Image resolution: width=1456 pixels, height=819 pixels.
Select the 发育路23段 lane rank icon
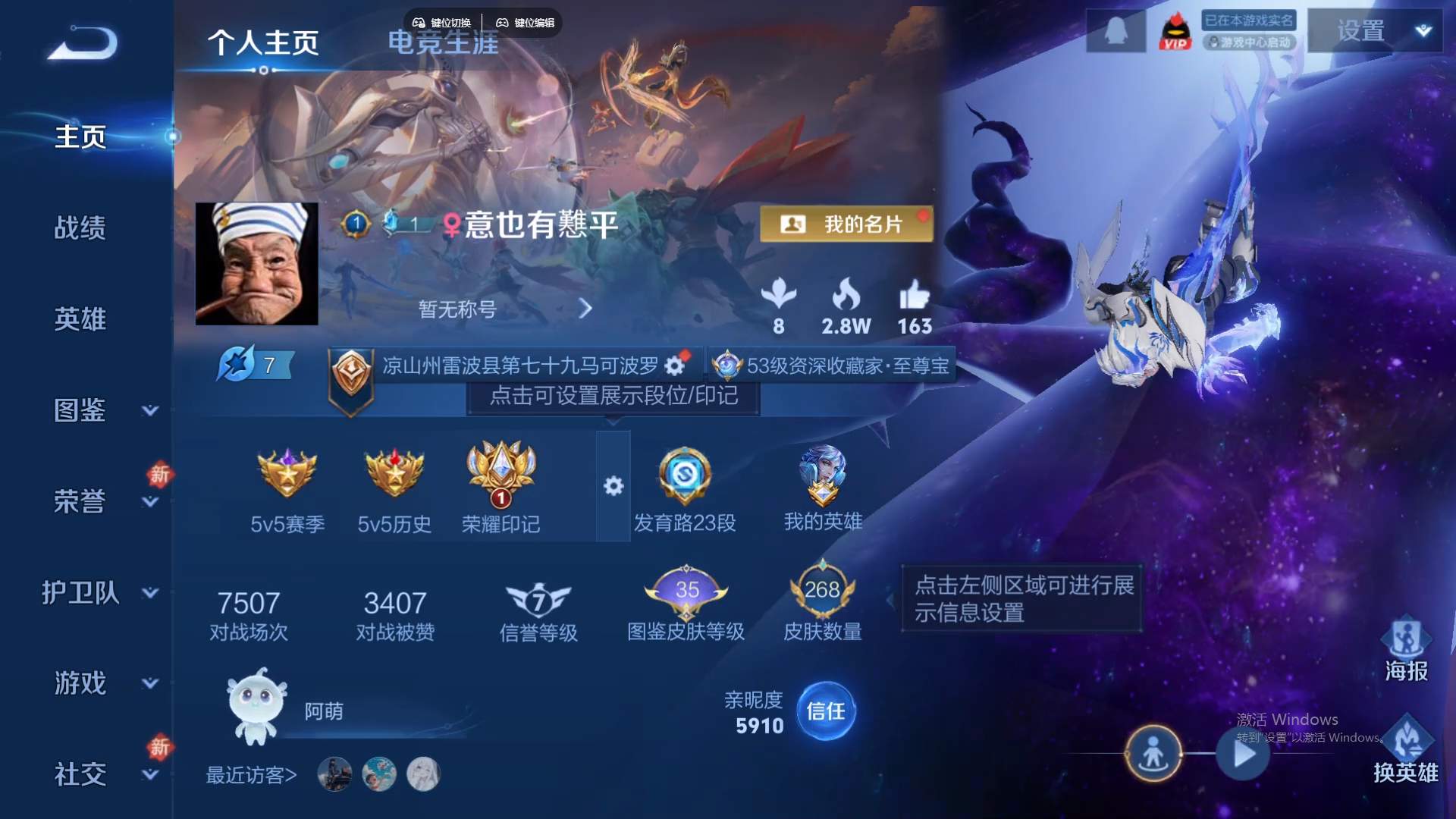(685, 476)
